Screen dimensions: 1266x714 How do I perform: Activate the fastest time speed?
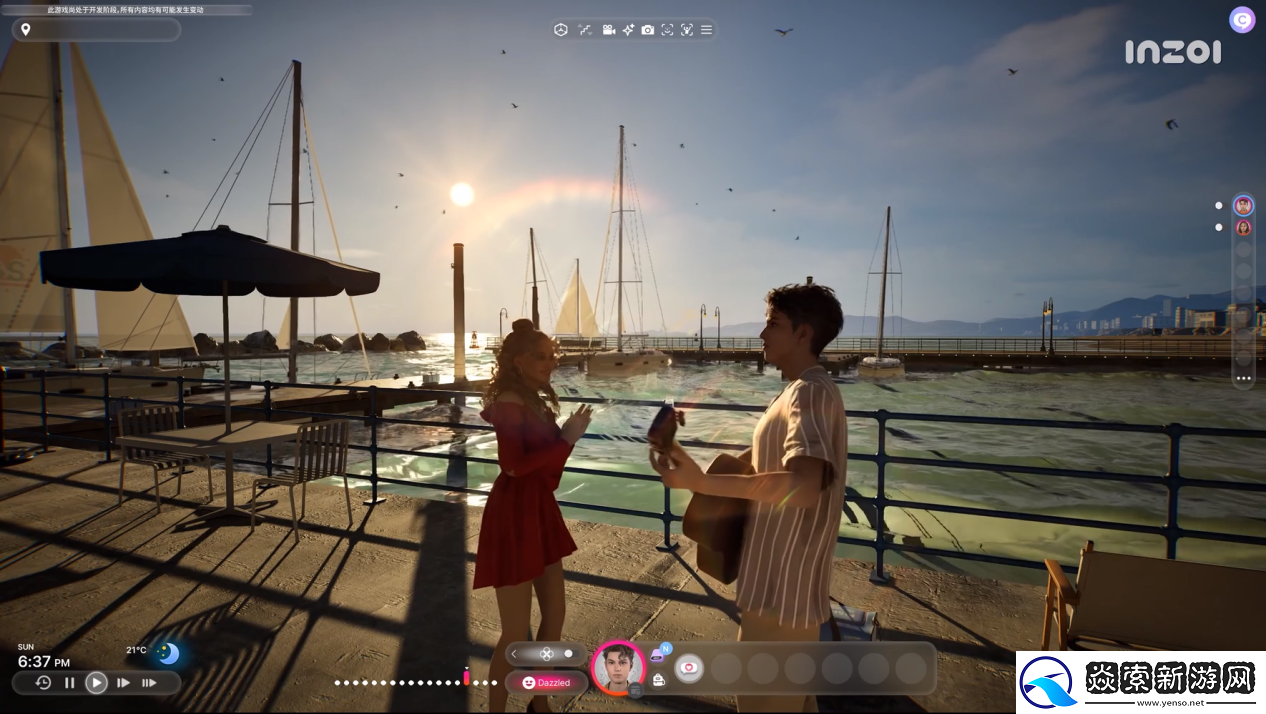coord(149,683)
